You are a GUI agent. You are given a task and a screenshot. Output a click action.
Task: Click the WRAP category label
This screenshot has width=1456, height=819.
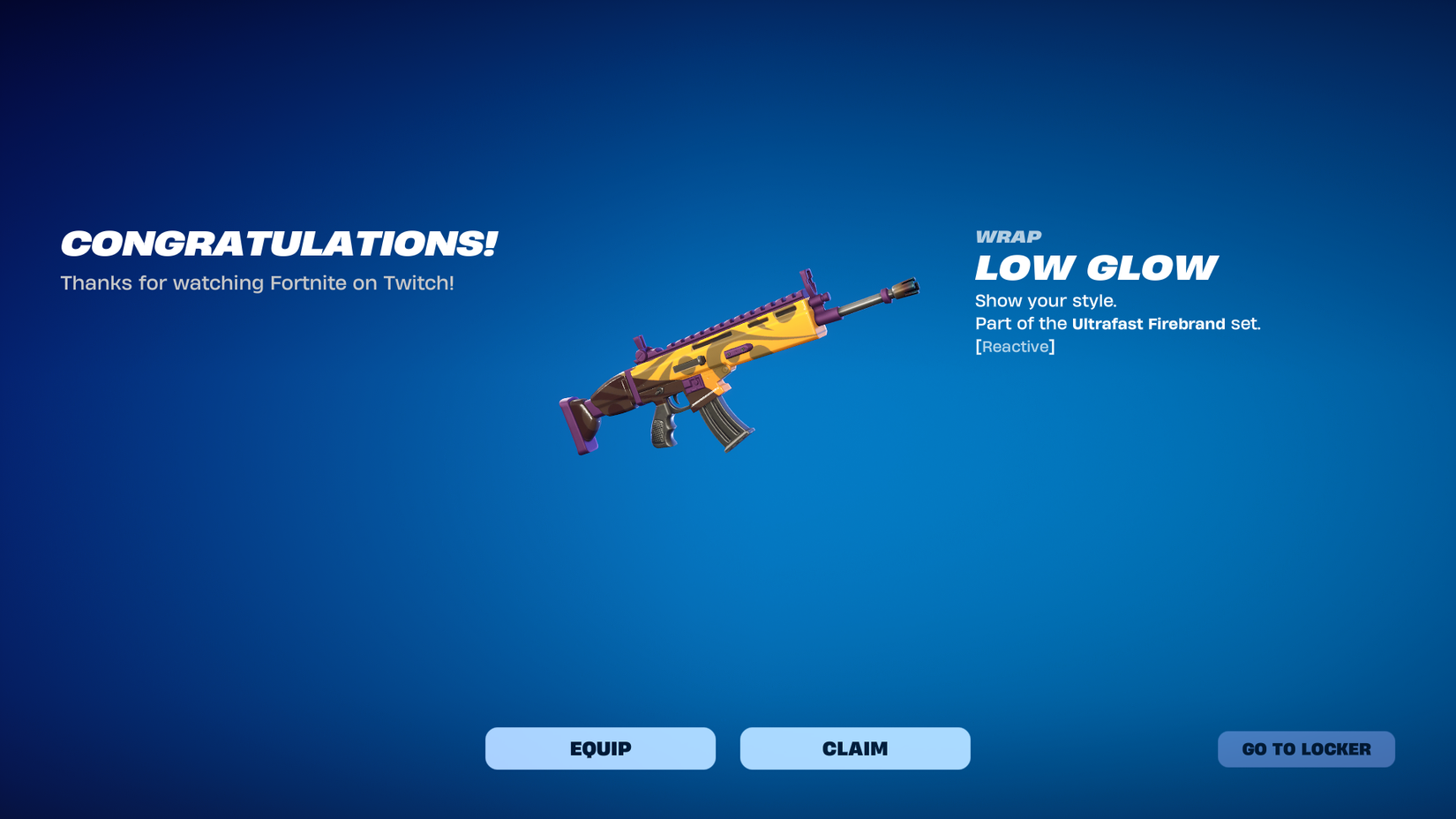[x=1007, y=236]
